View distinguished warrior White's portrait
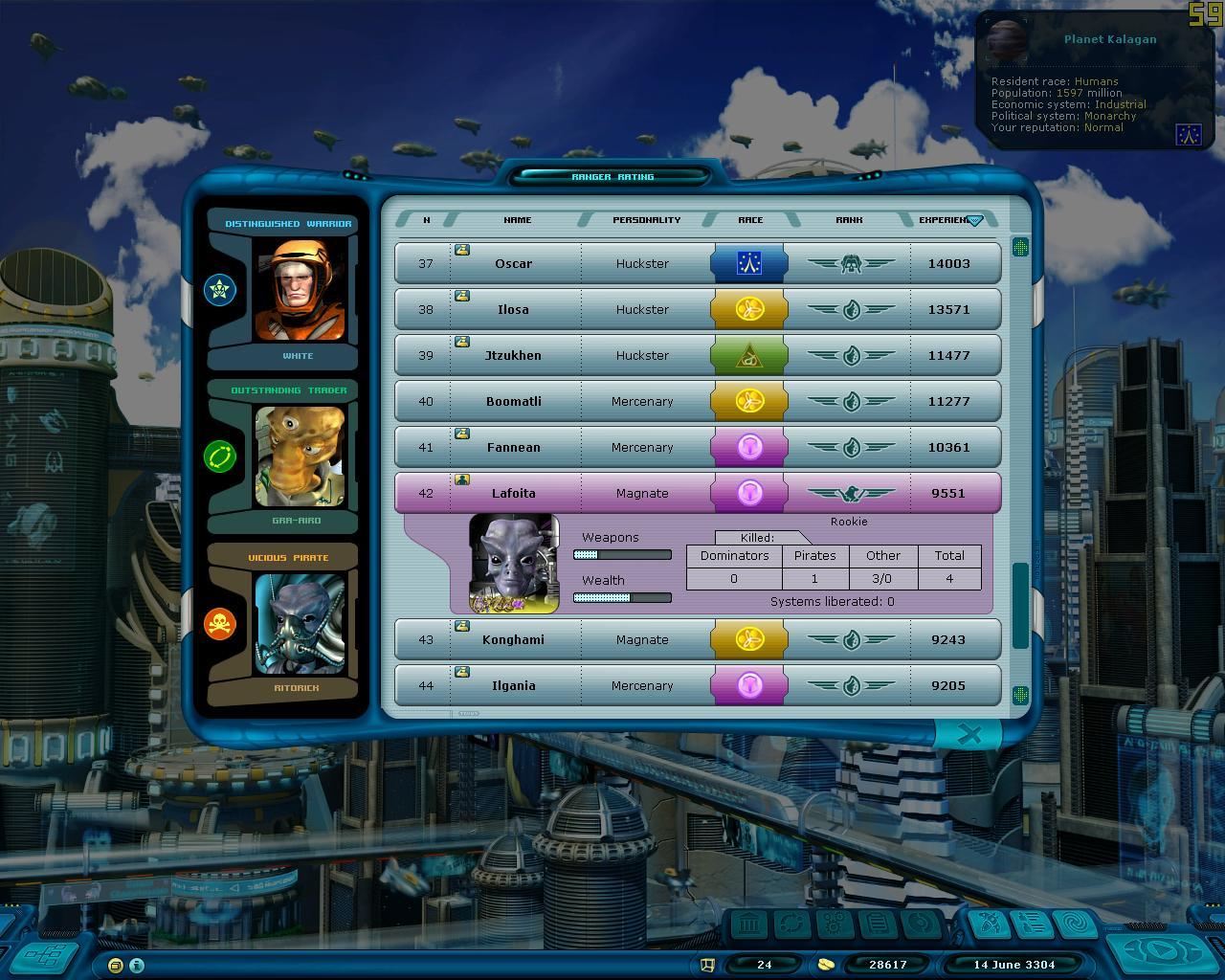This screenshot has width=1225, height=980. click(300, 290)
